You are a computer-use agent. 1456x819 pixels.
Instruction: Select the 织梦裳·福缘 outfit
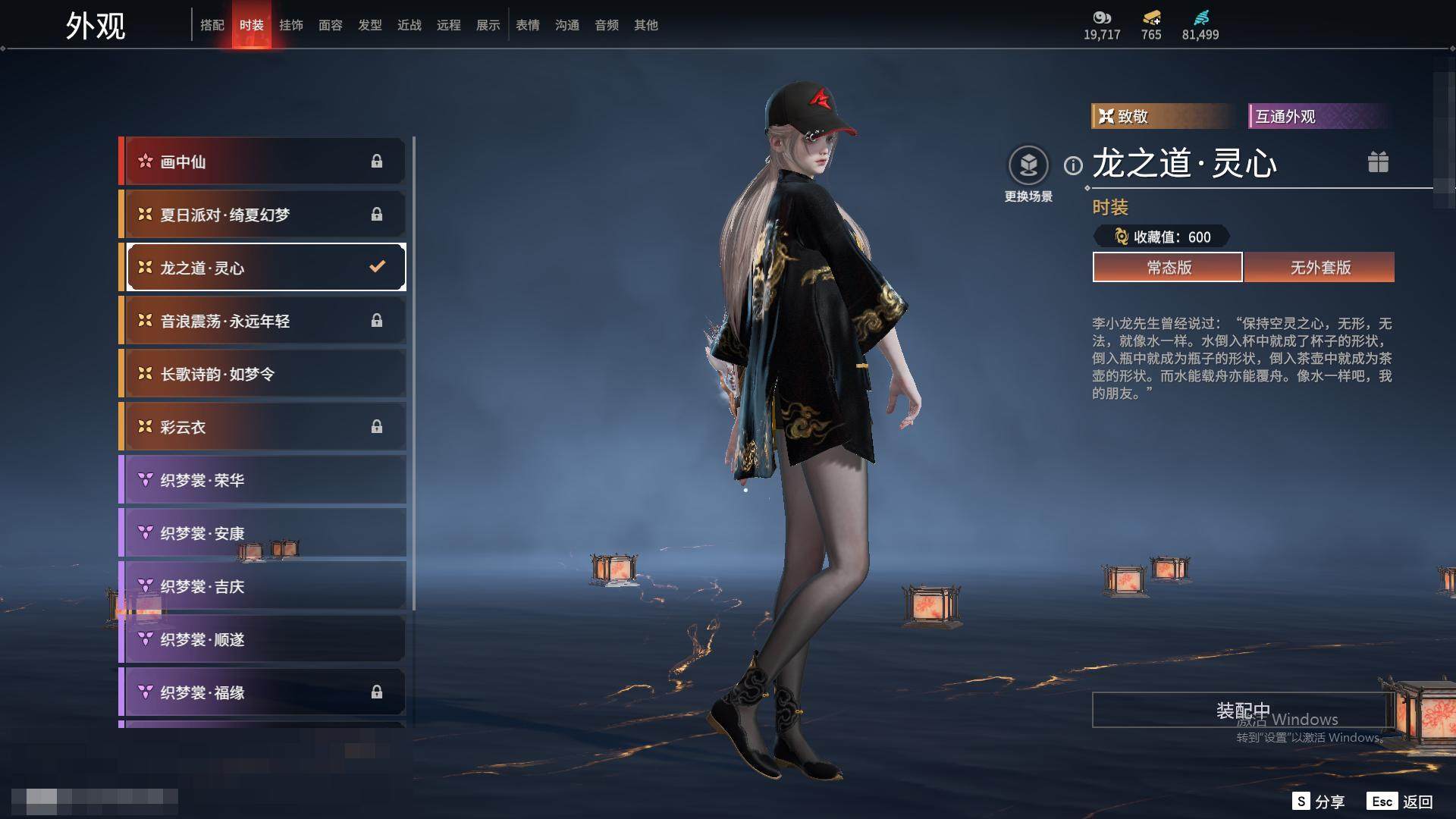coord(263,692)
